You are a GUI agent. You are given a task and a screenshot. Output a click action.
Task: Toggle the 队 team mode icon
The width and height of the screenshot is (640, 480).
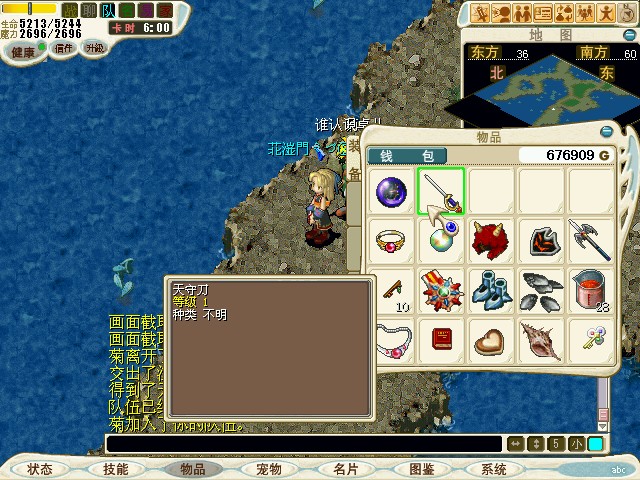[108, 10]
